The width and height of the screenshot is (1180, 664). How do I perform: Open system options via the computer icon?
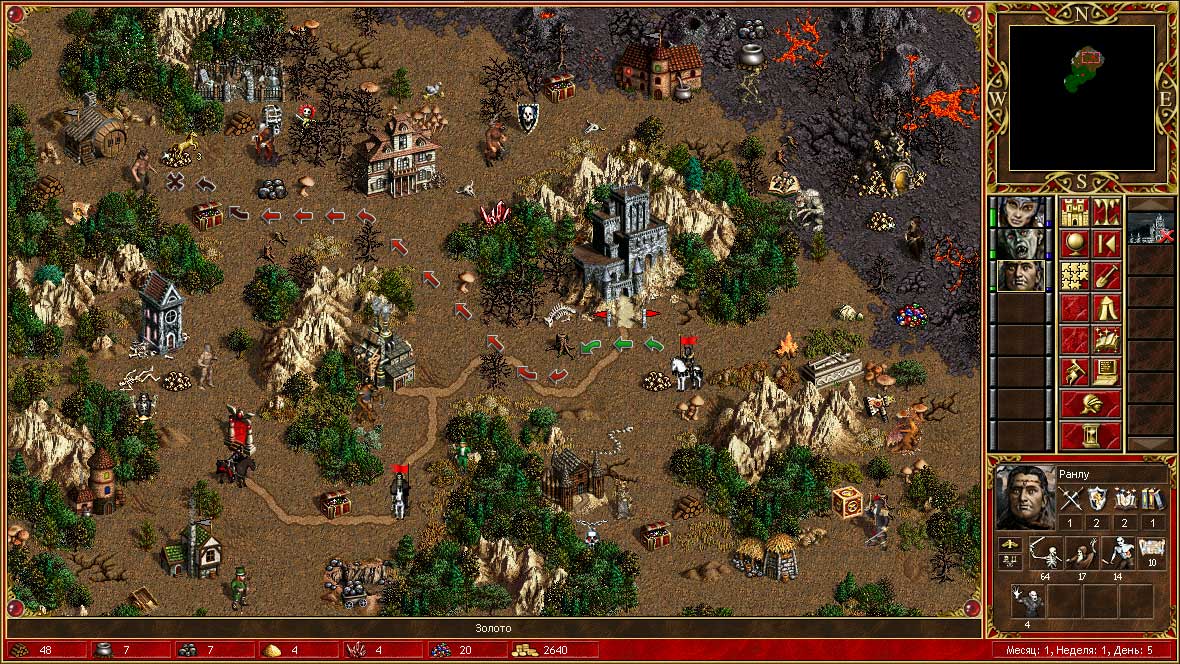coord(1106,371)
